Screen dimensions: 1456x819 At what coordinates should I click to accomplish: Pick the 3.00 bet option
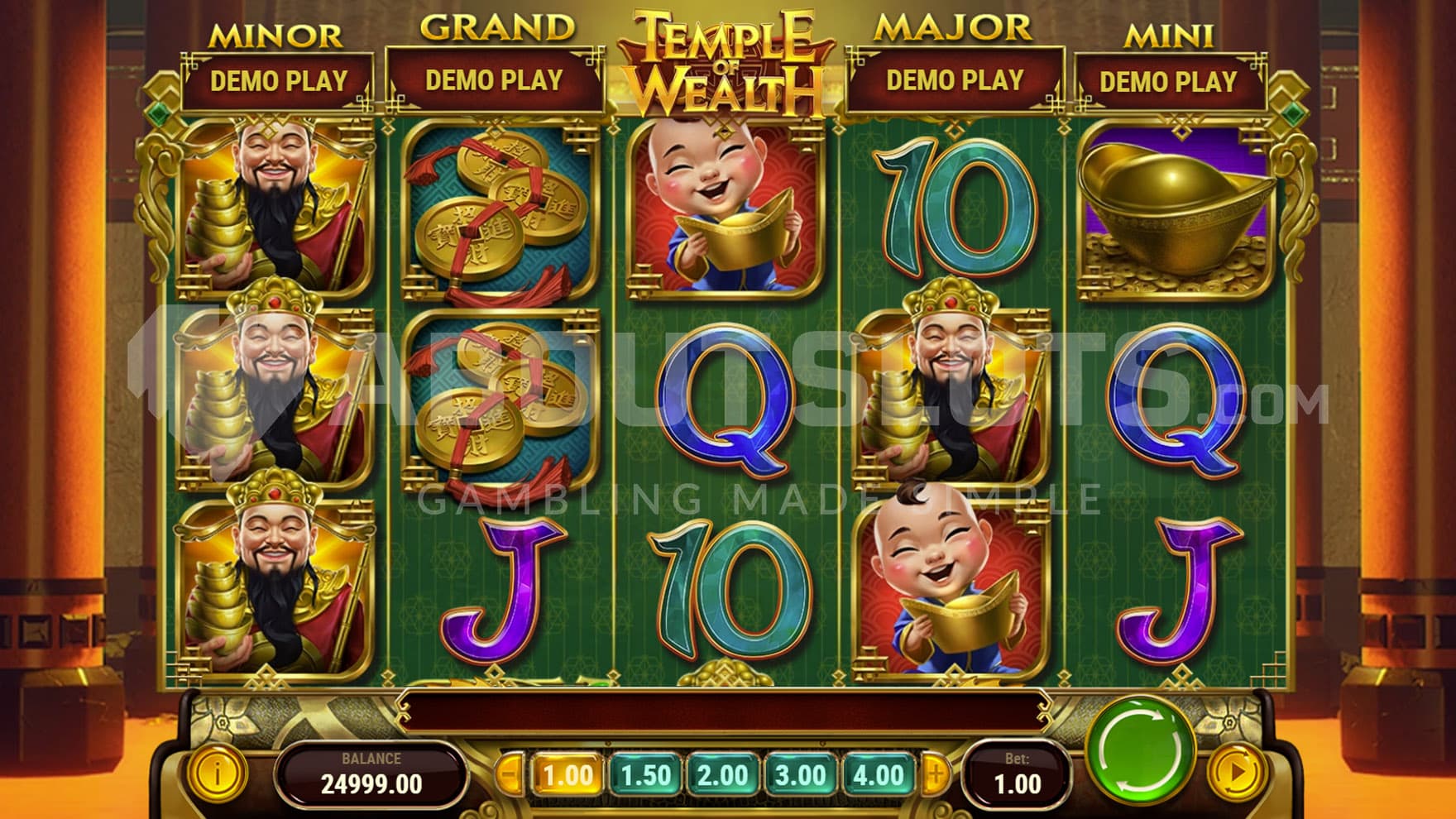point(800,775)
